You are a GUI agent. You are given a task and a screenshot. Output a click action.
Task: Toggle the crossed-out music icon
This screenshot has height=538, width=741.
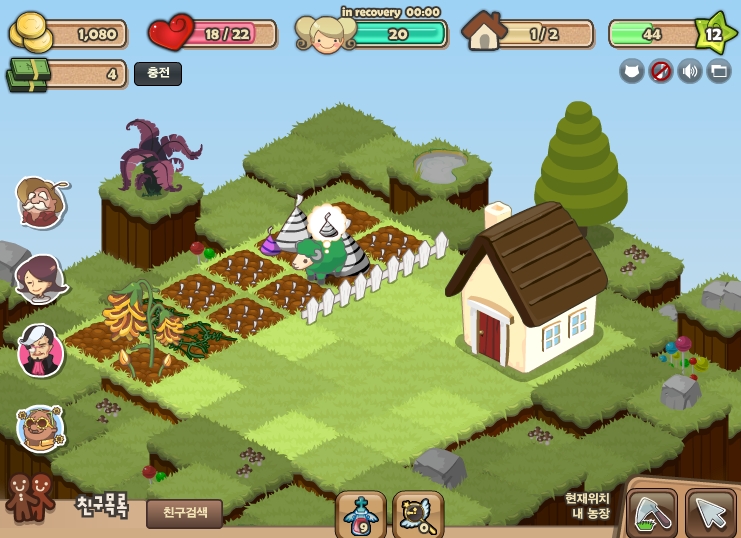(x=661, y=70)
